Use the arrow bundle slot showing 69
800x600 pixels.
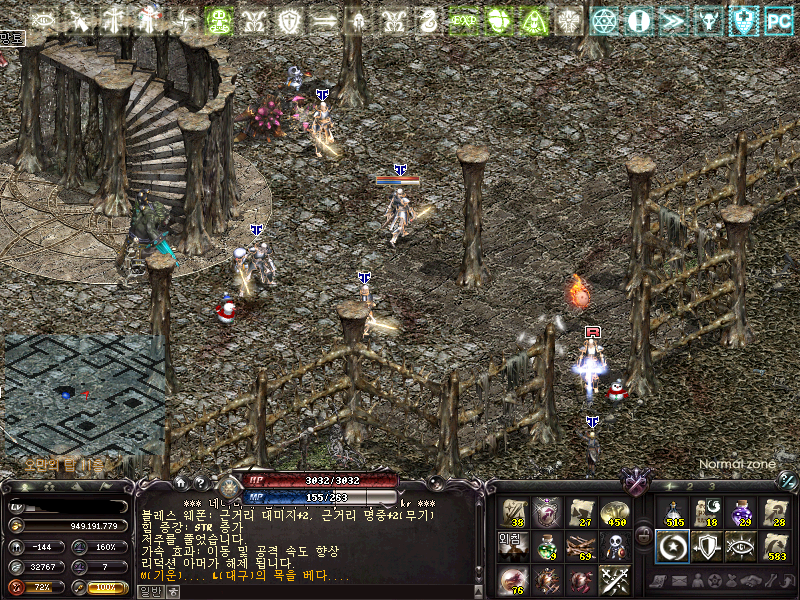tap(581, 546)
